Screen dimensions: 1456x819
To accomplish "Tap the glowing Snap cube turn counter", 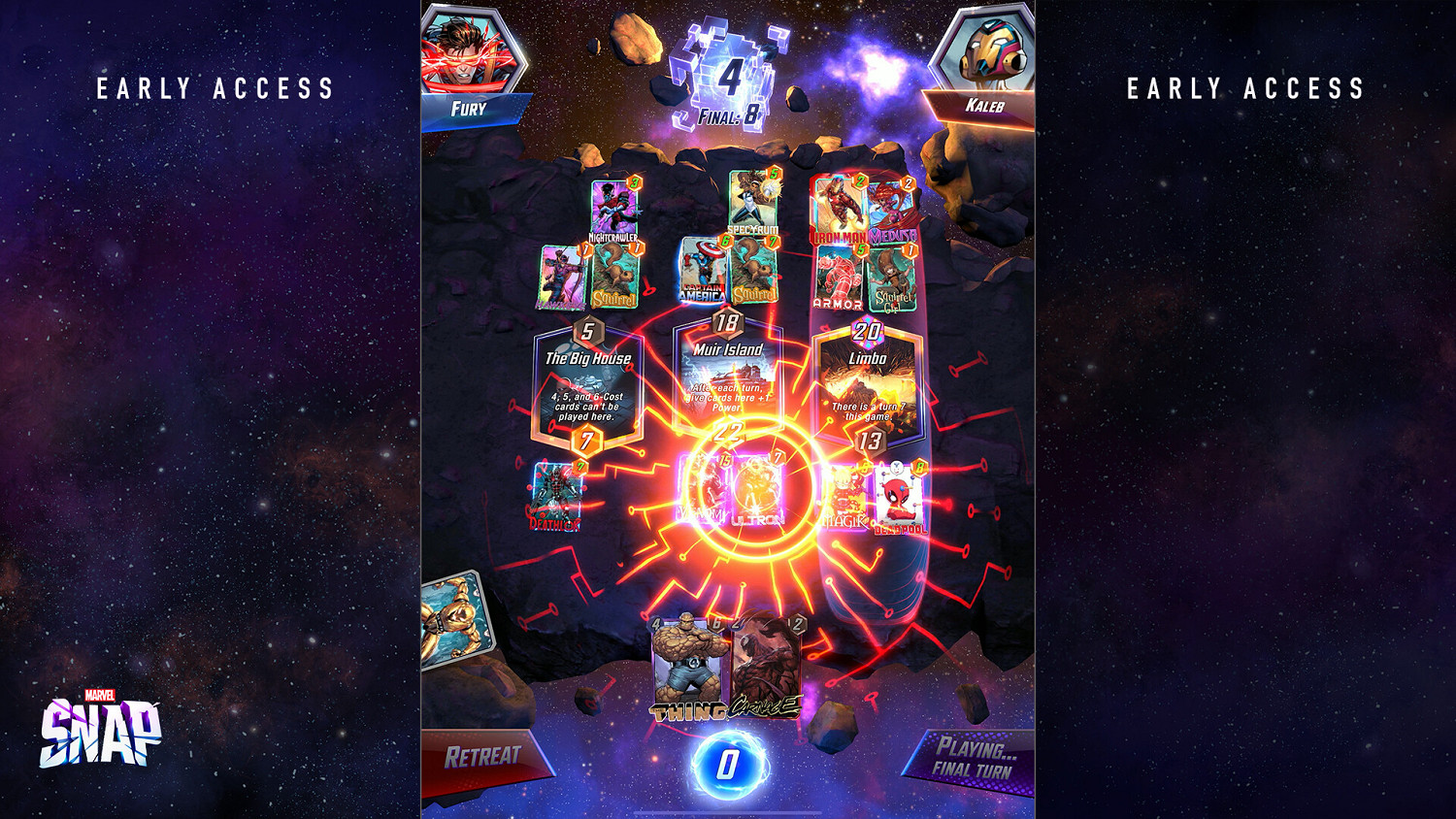I will [x=733, y=73].
